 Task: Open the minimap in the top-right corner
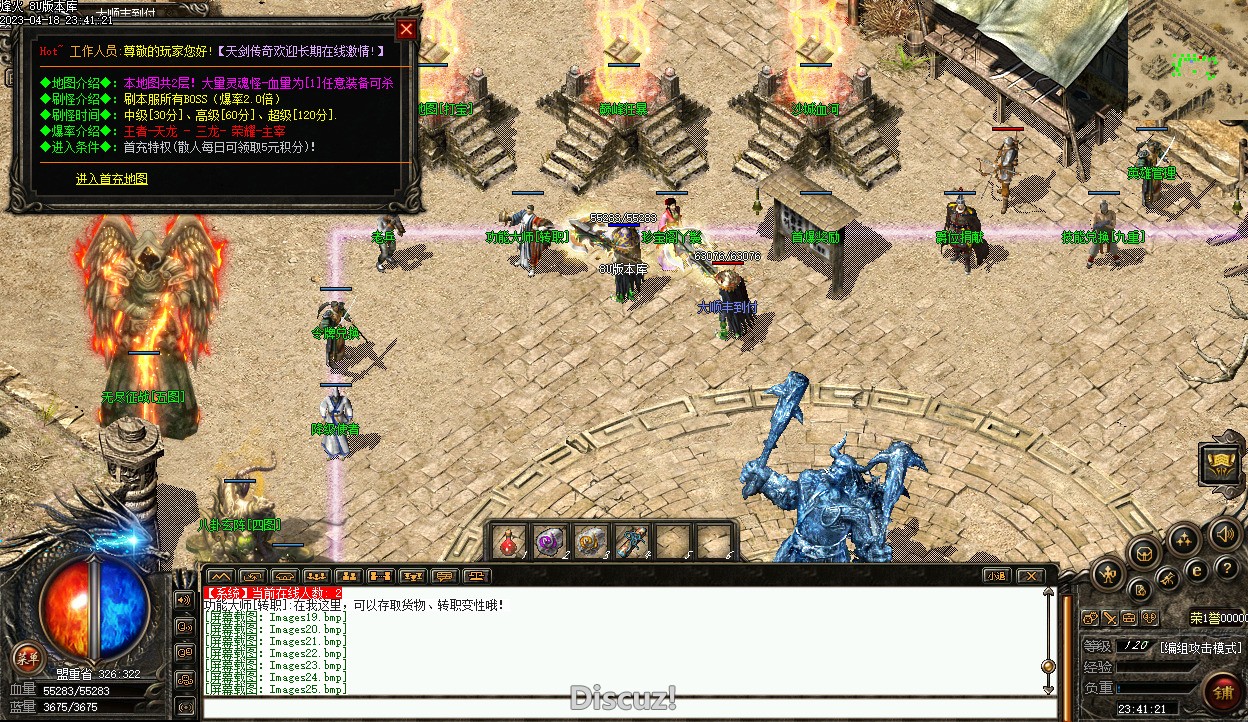click(1187, 60)
